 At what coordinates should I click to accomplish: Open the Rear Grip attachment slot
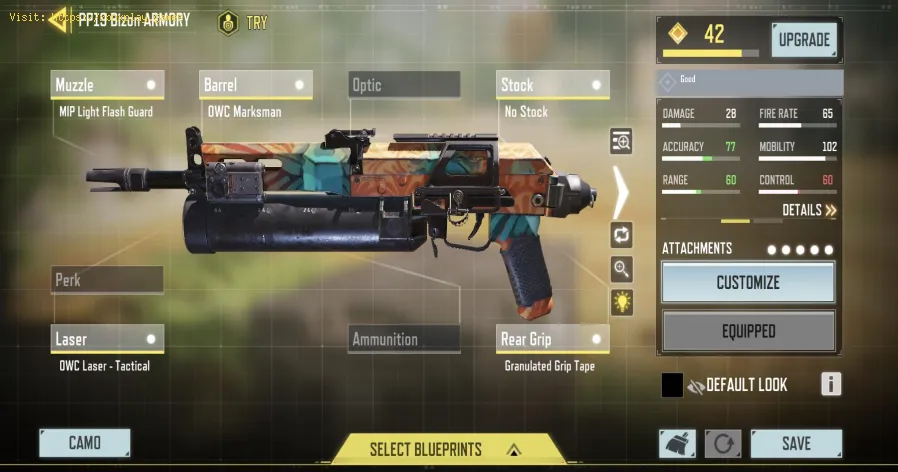553,339
